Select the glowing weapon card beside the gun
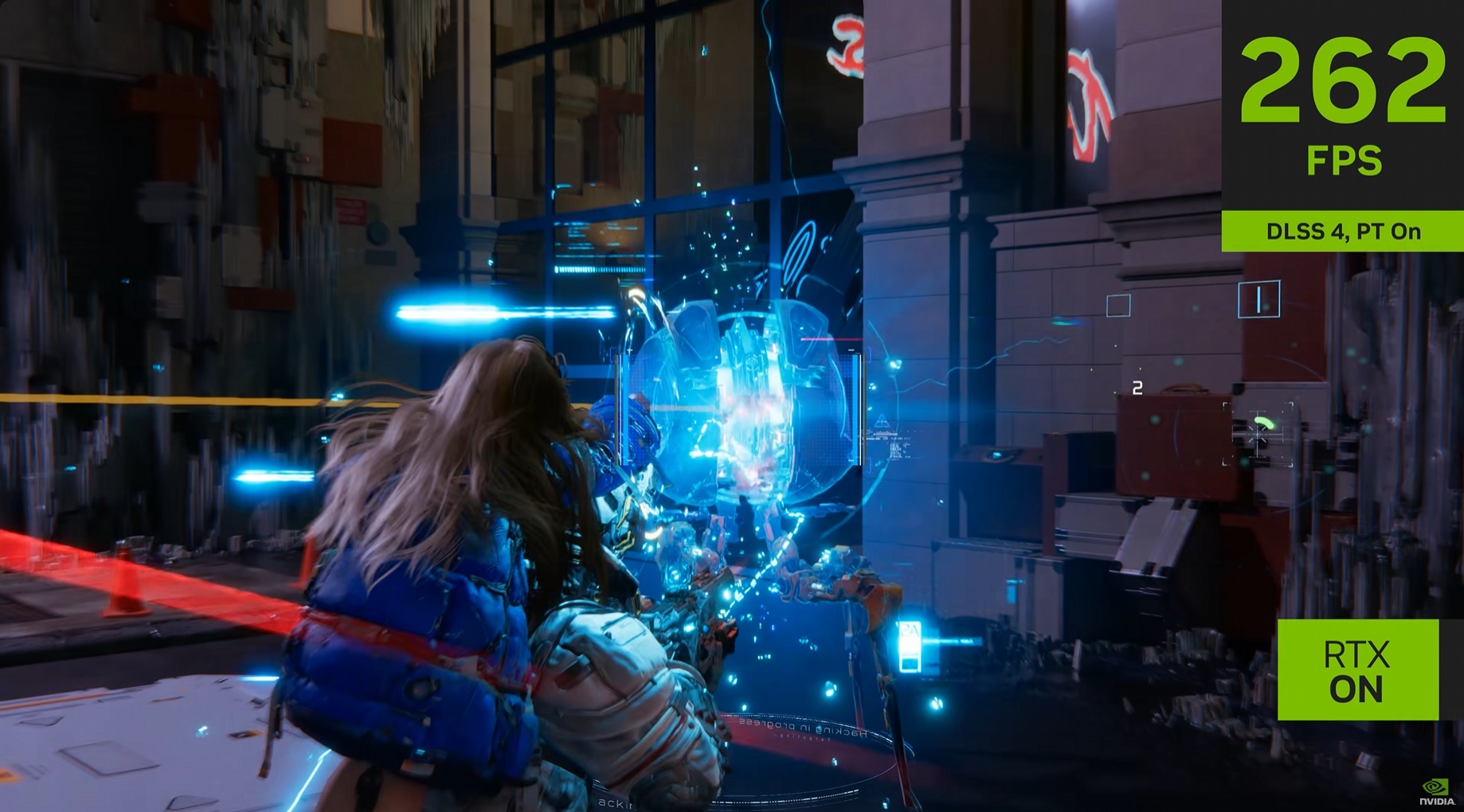Screen dimensions: 1464x812 click(910, 646)
